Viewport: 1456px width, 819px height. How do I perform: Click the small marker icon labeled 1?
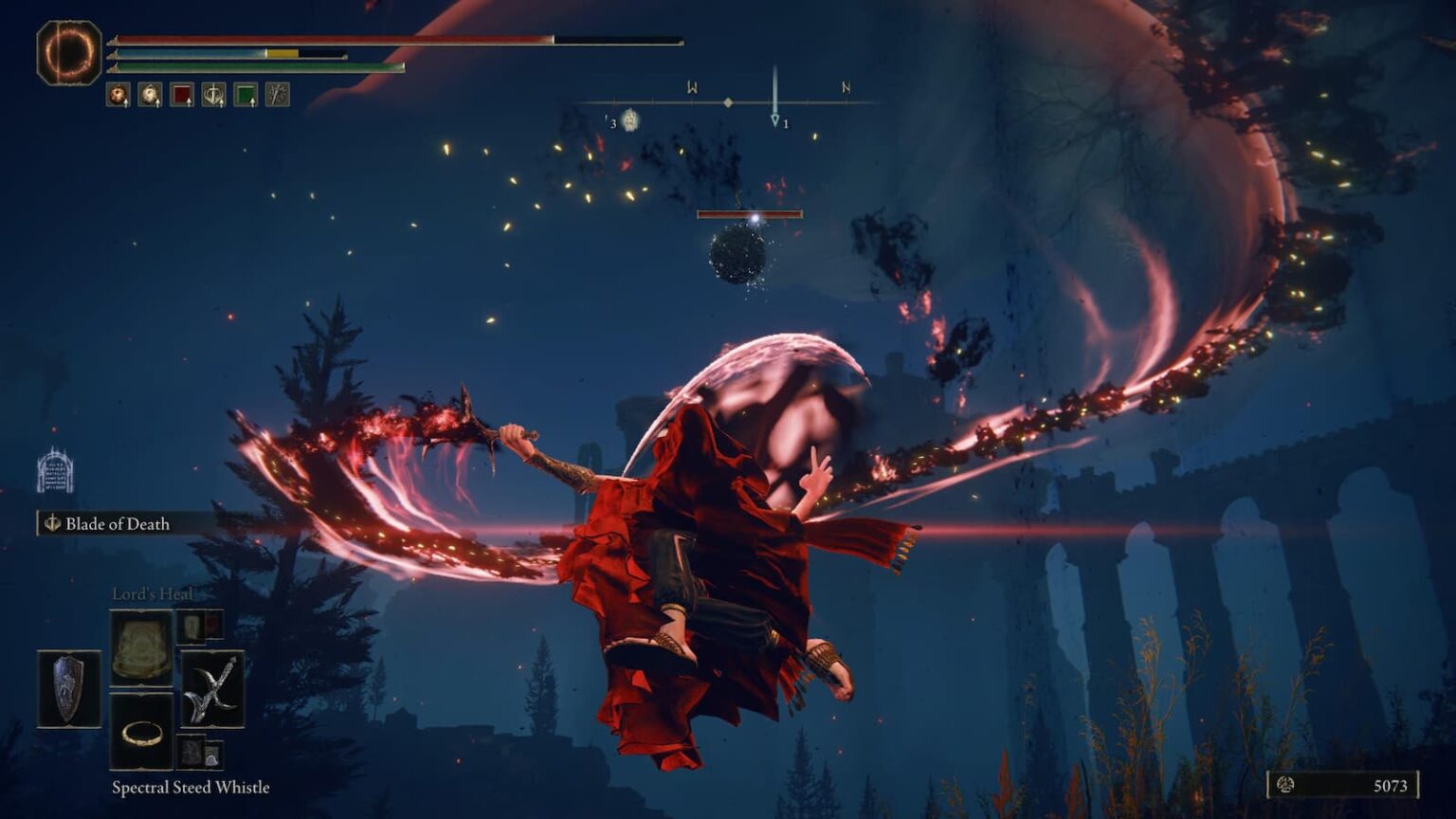[x=775, y=118]
